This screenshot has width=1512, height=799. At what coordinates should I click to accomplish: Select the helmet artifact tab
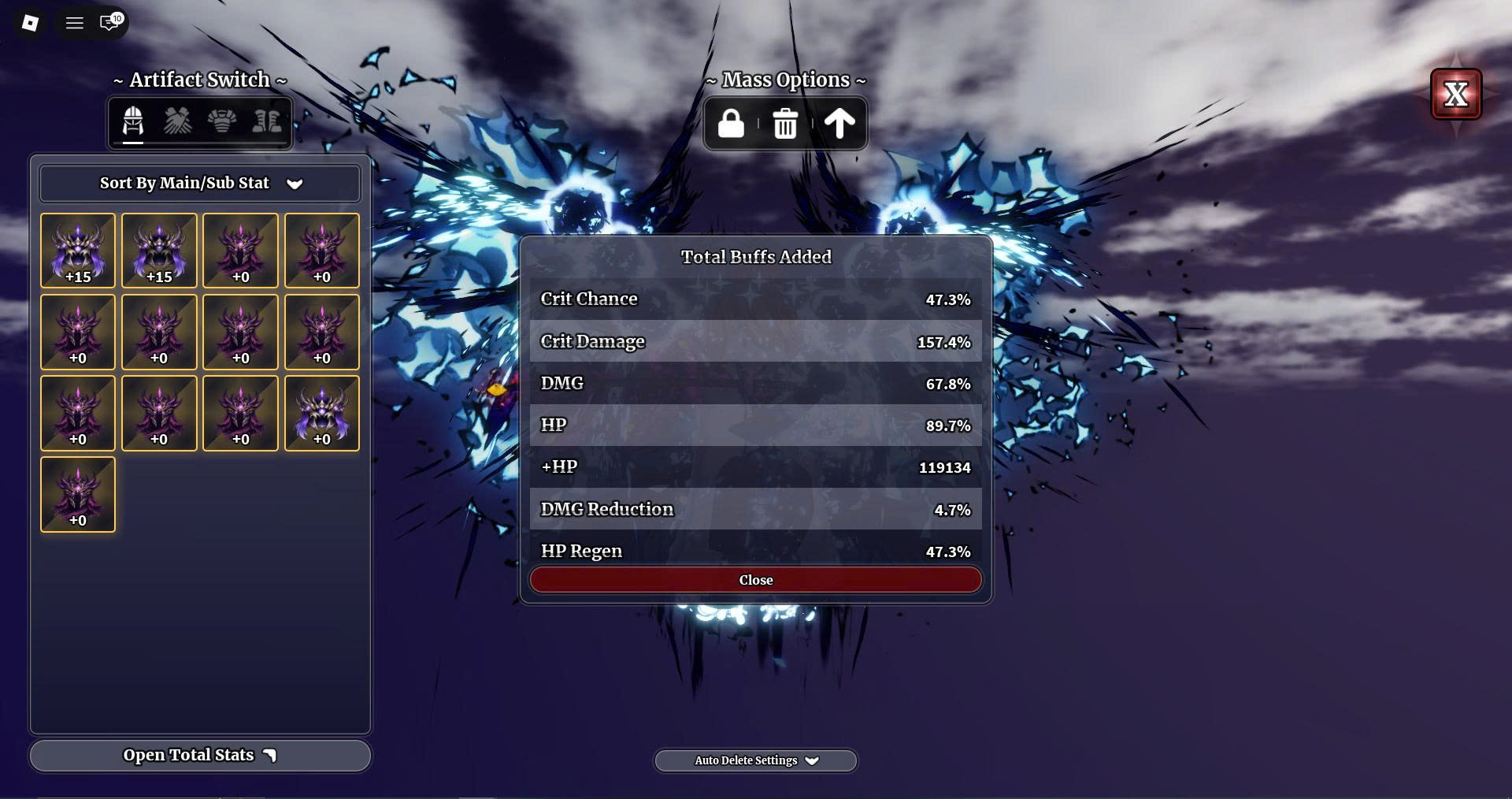point(133,122)
